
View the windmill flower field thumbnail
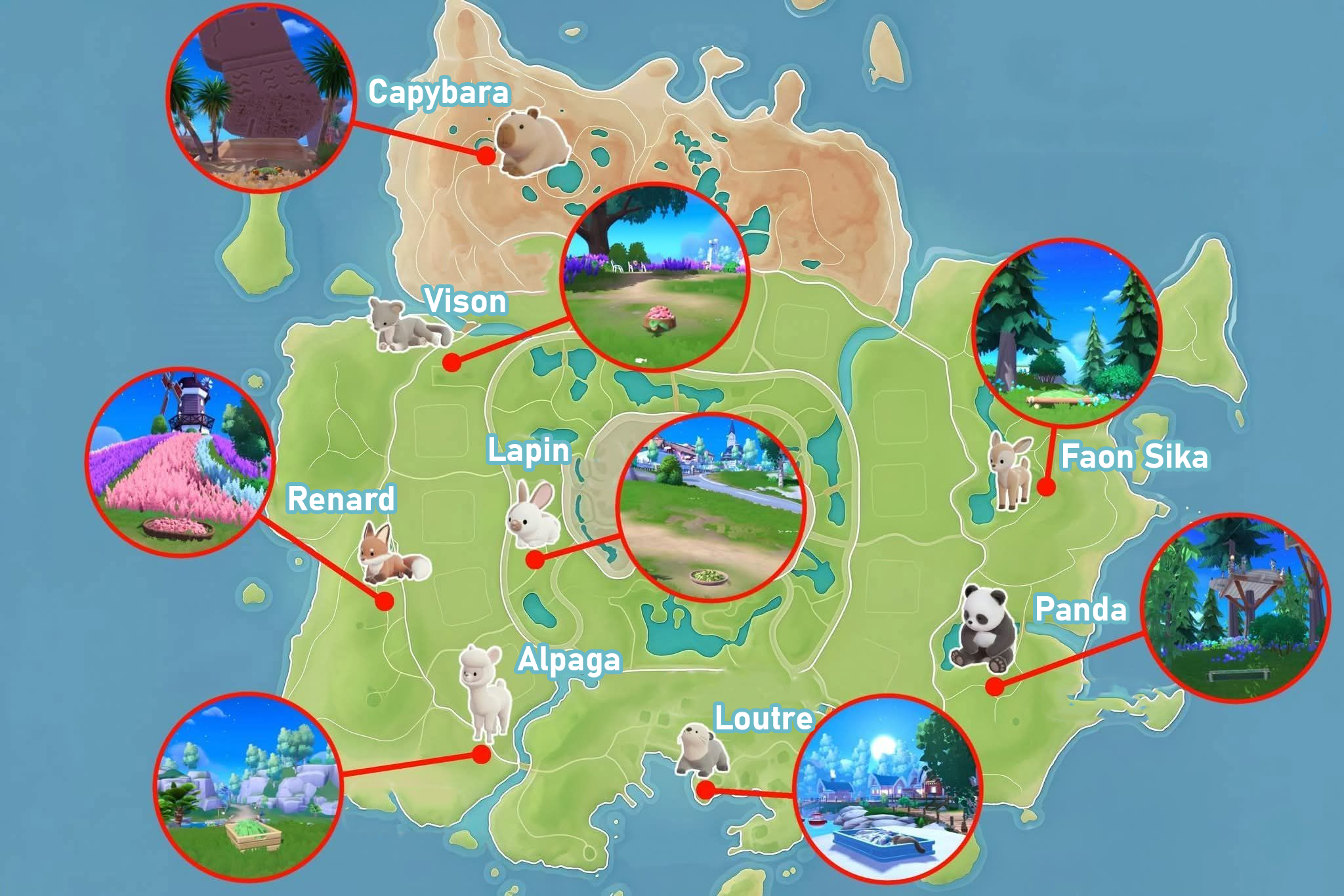(179, 462)
